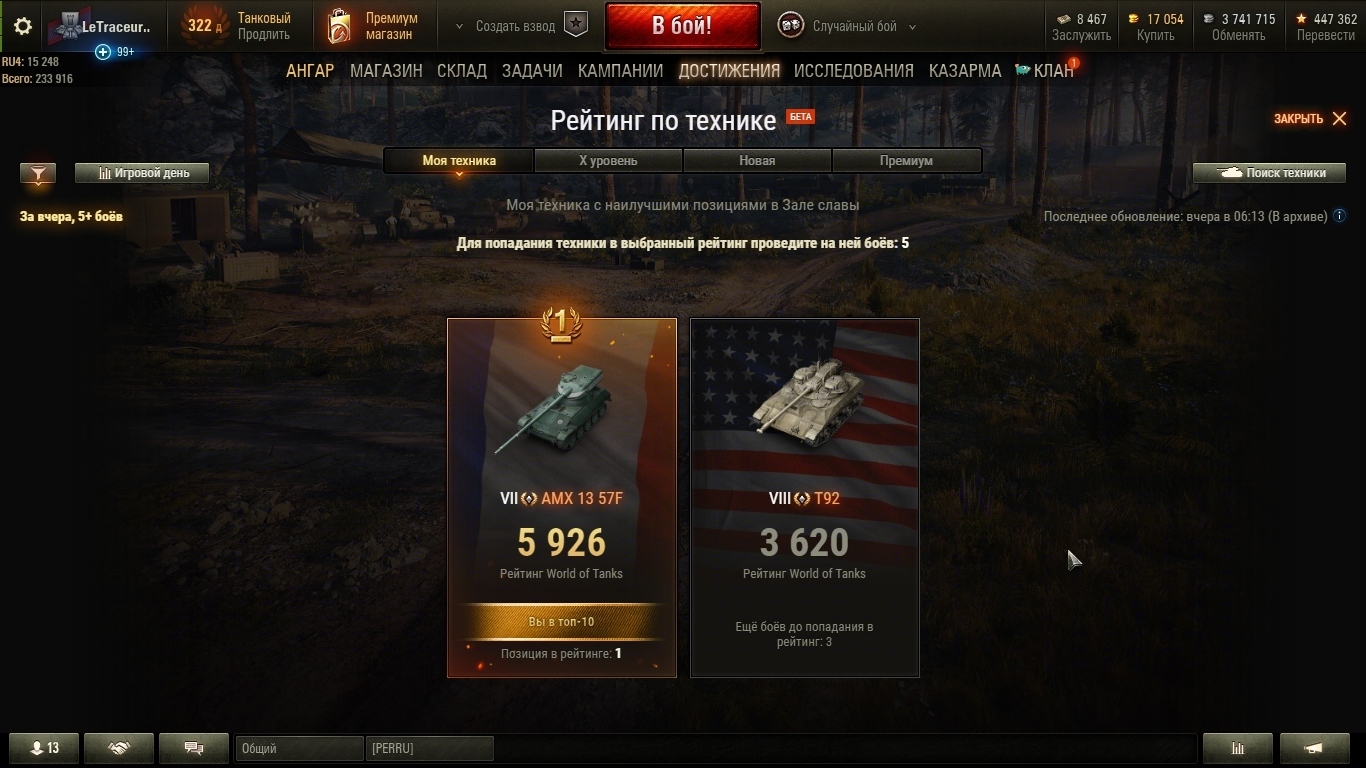This screenshot has width=1366, height=768.
Task: Go to the АНГАР menu
Action: 310,71
